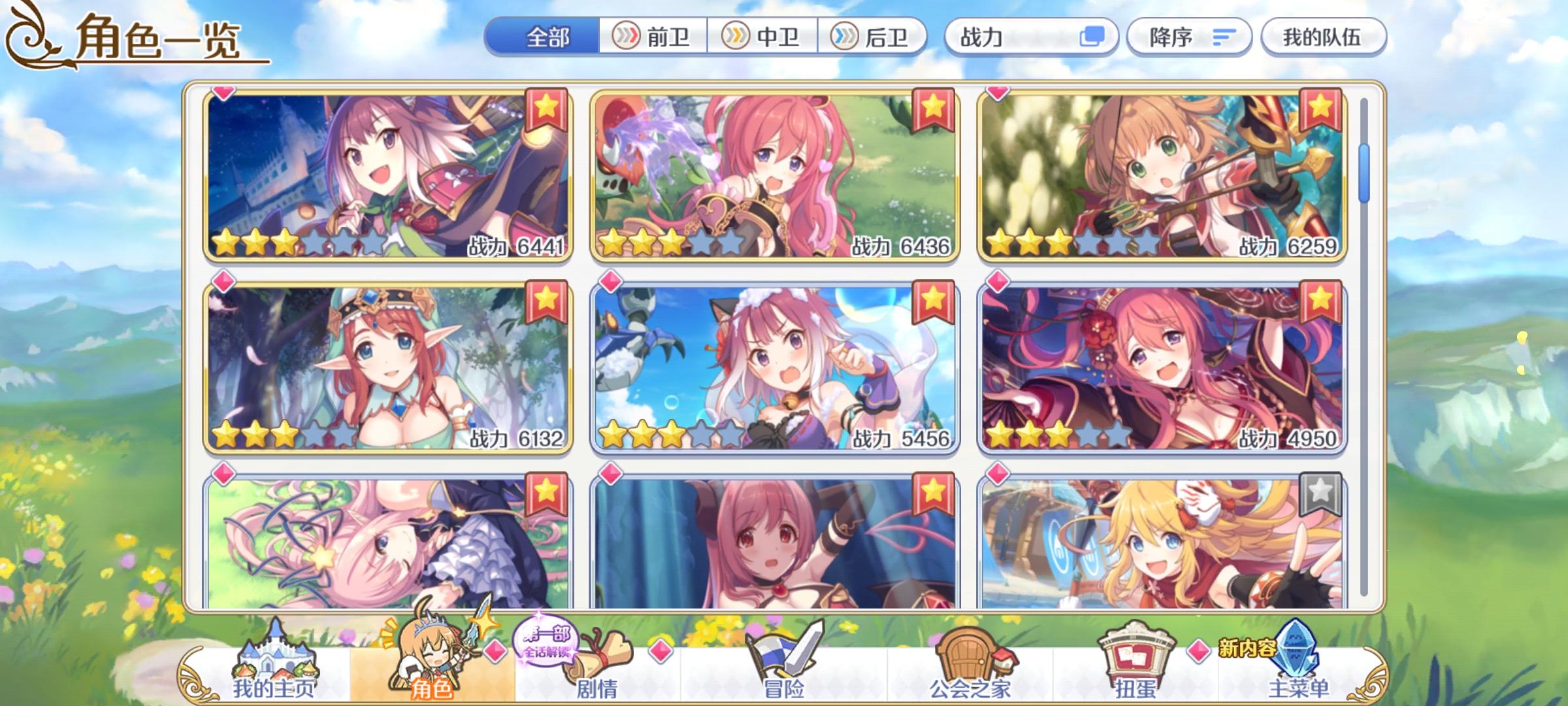
Task: Click the copy icon inside the 战力 sort field
Action: click(x=1097, y=37)
